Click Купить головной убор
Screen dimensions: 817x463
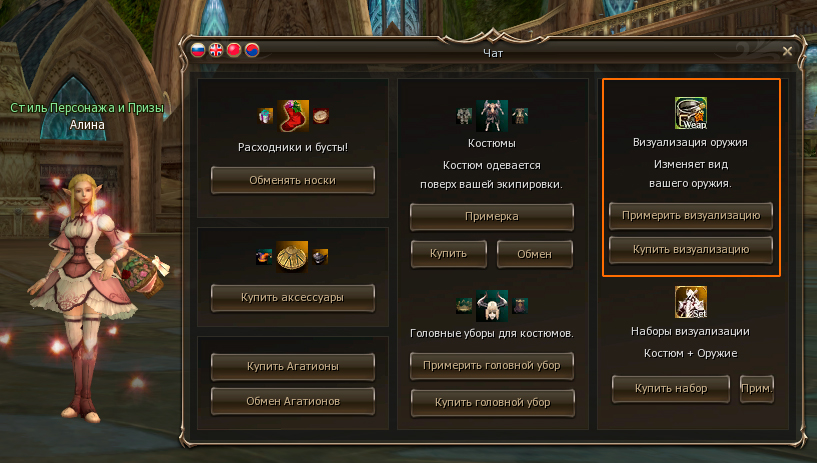pos(492,402)
